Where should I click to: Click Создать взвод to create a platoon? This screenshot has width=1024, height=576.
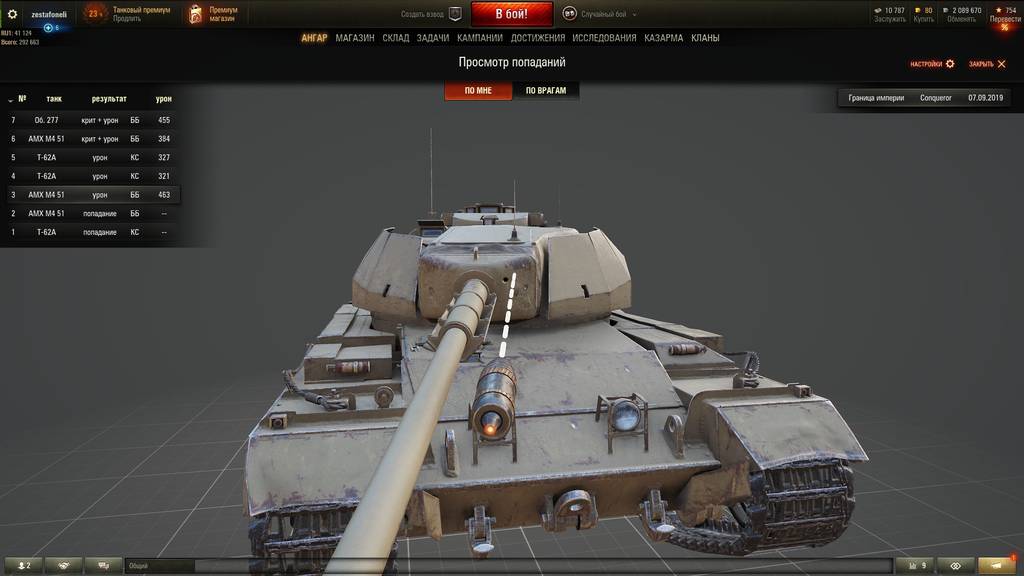click(x=432, y=14)
